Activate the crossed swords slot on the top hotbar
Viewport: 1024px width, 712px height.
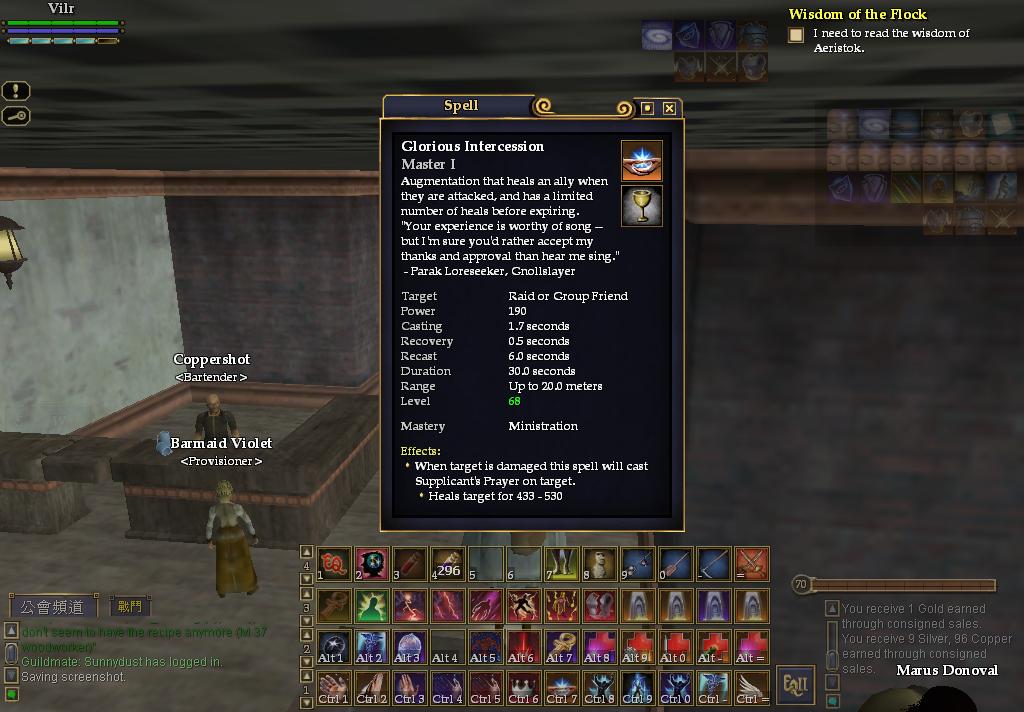pos(751,564)
